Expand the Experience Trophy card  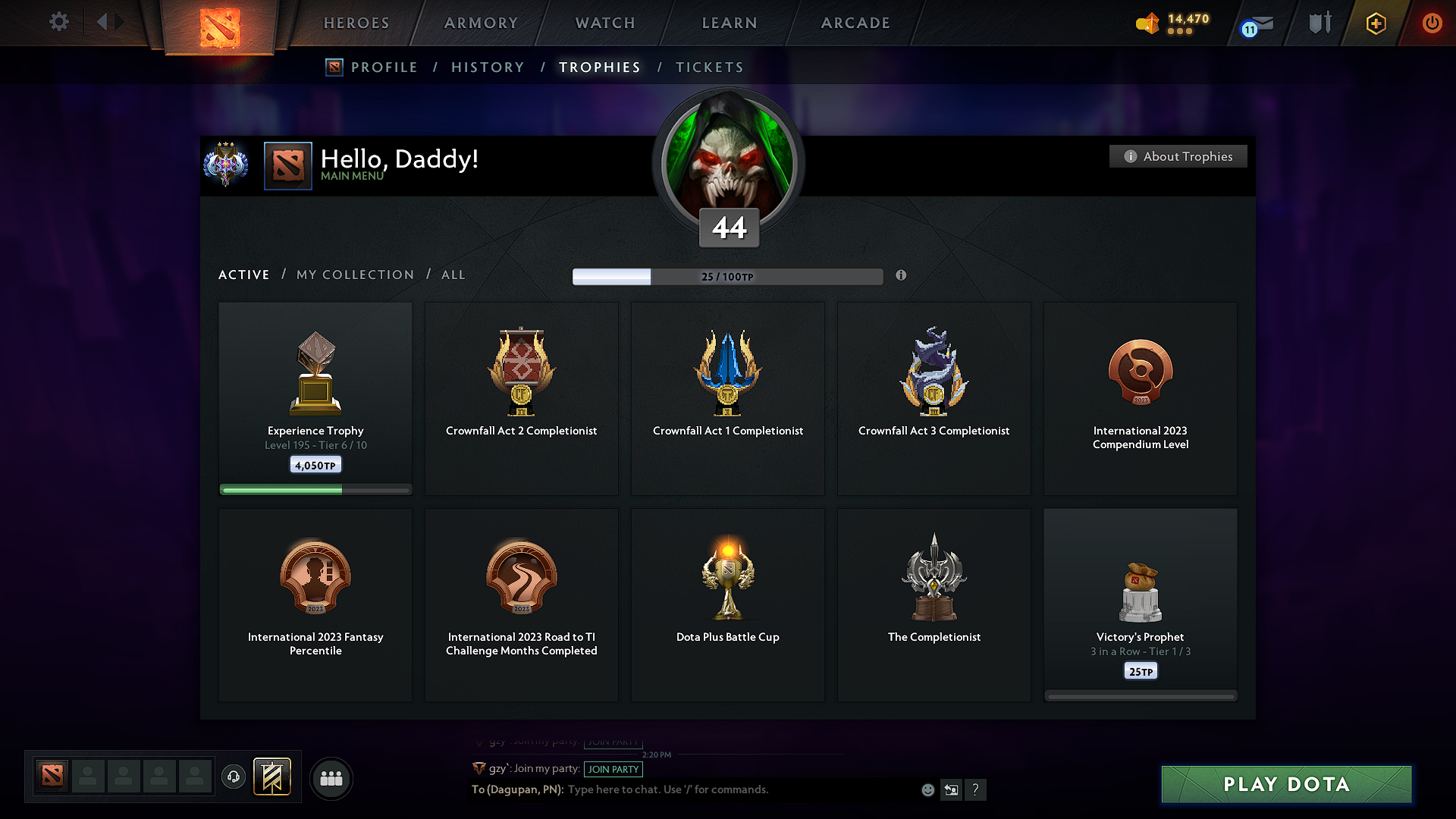[x=315, y=394]
